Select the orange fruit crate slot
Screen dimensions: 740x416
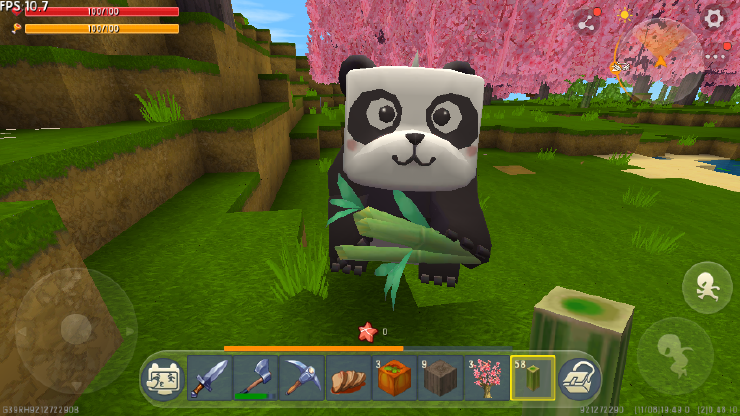(x=394, y=378)
